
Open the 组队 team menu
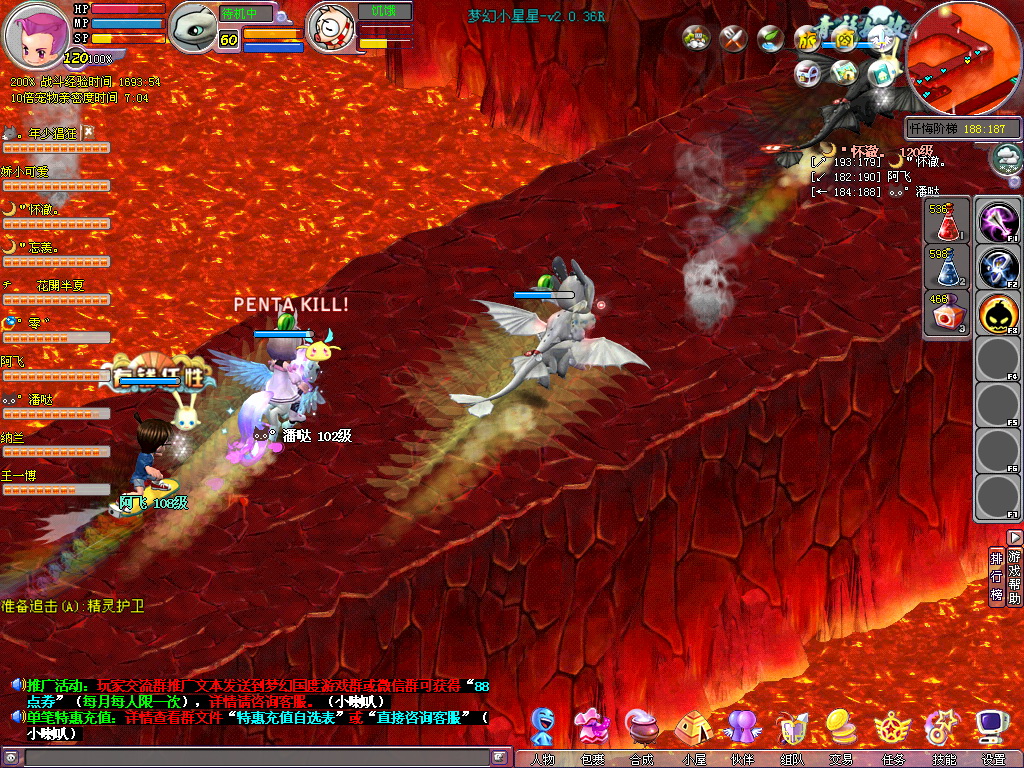[x=791, y=728]
